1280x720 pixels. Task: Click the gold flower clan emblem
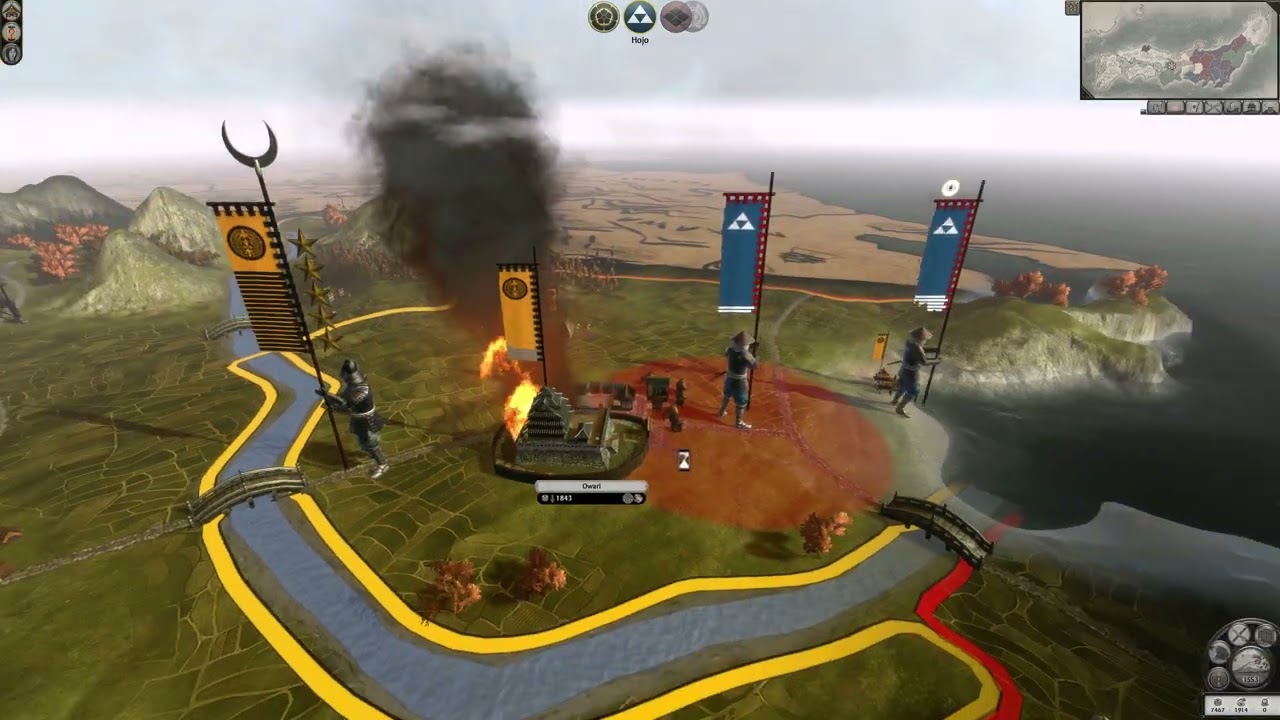603,16
